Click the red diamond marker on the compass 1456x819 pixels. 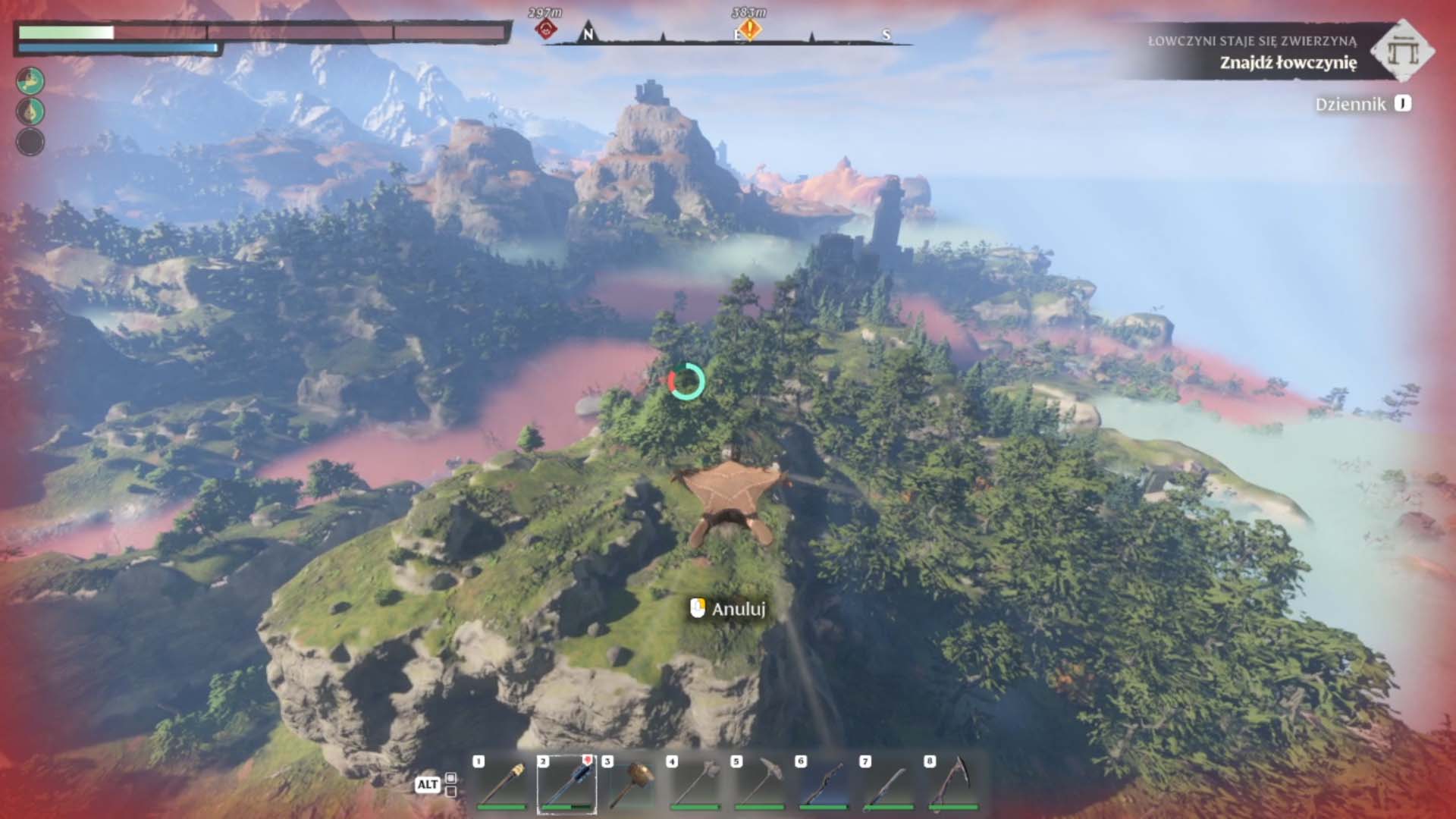click(546, 30)
